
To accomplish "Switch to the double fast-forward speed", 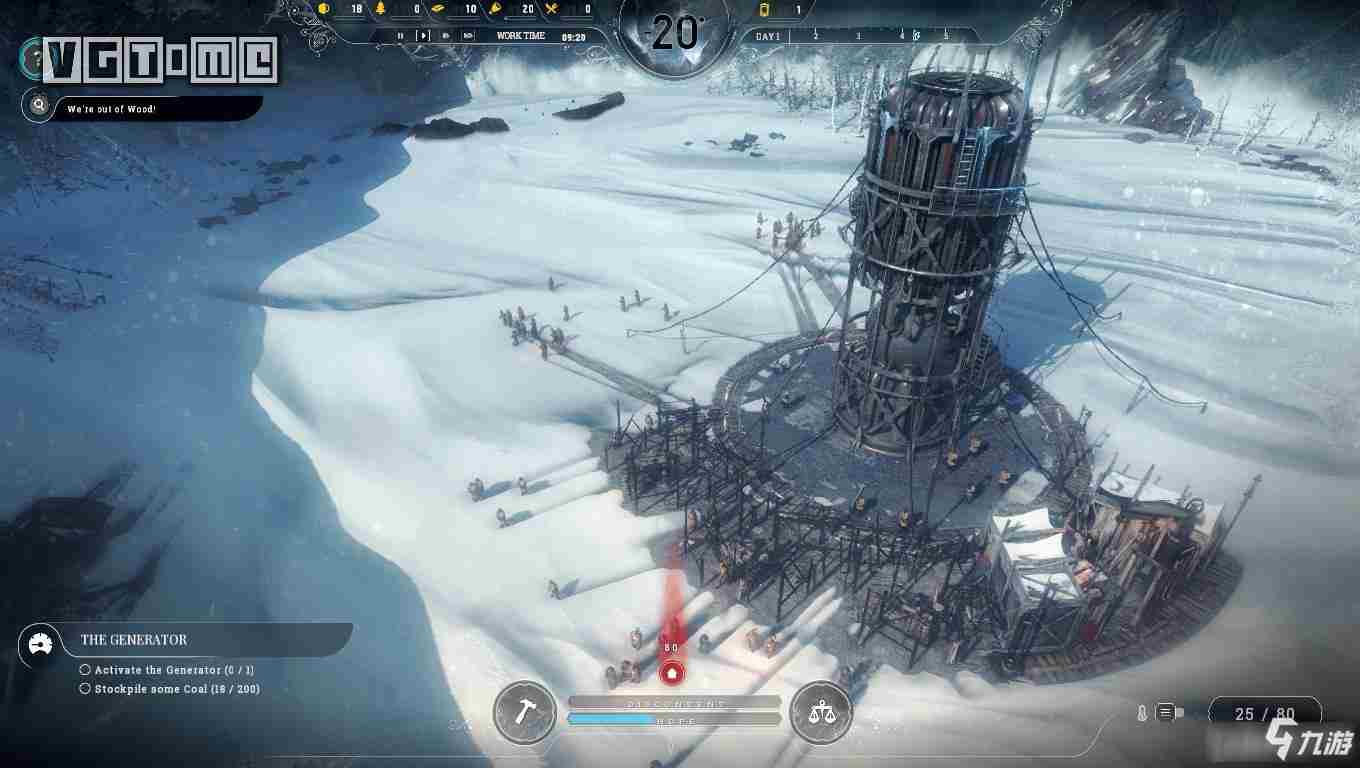I will (x=447, y=36).
